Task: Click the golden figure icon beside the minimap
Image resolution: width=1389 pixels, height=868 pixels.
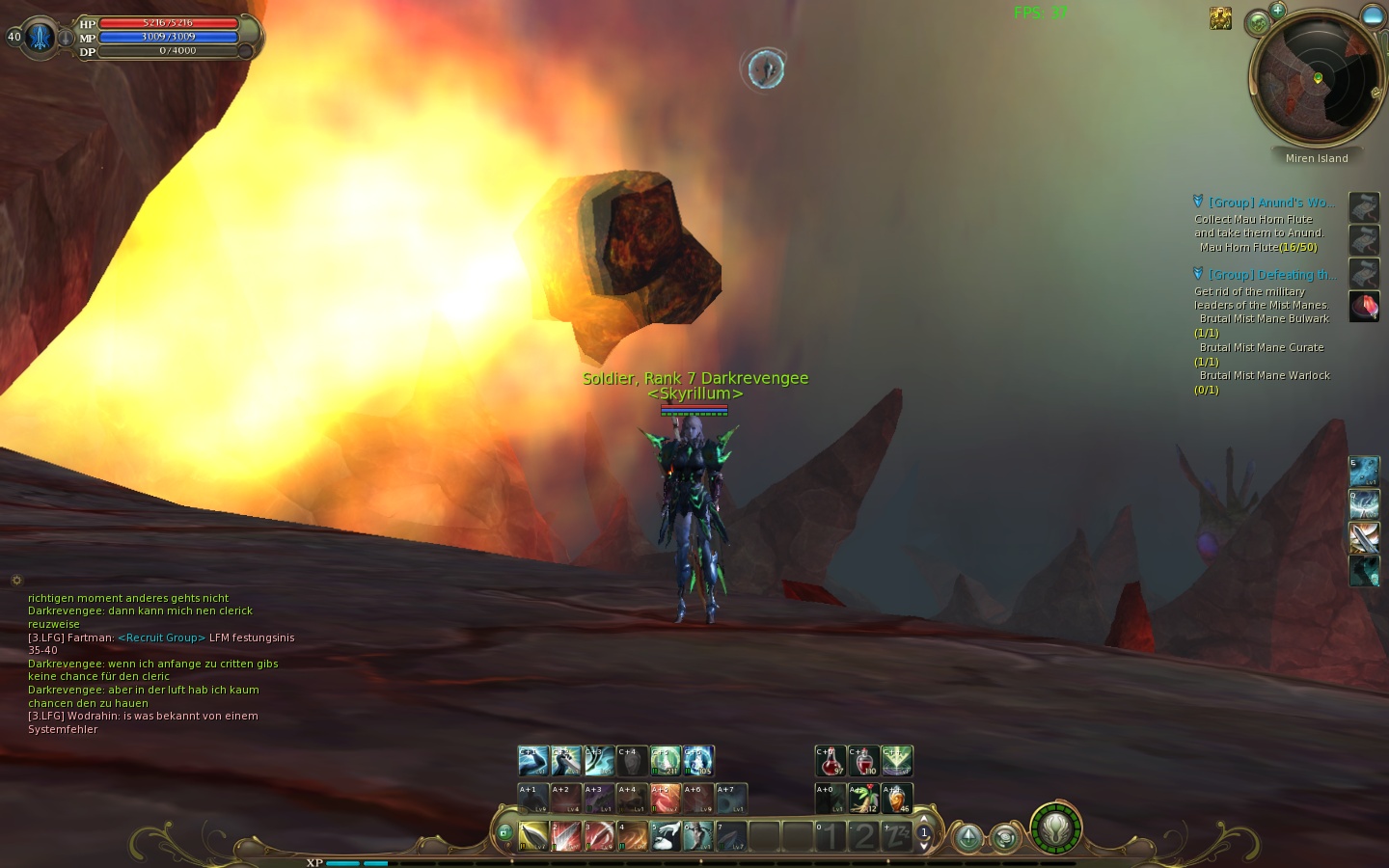Action: click(1220, 18)
